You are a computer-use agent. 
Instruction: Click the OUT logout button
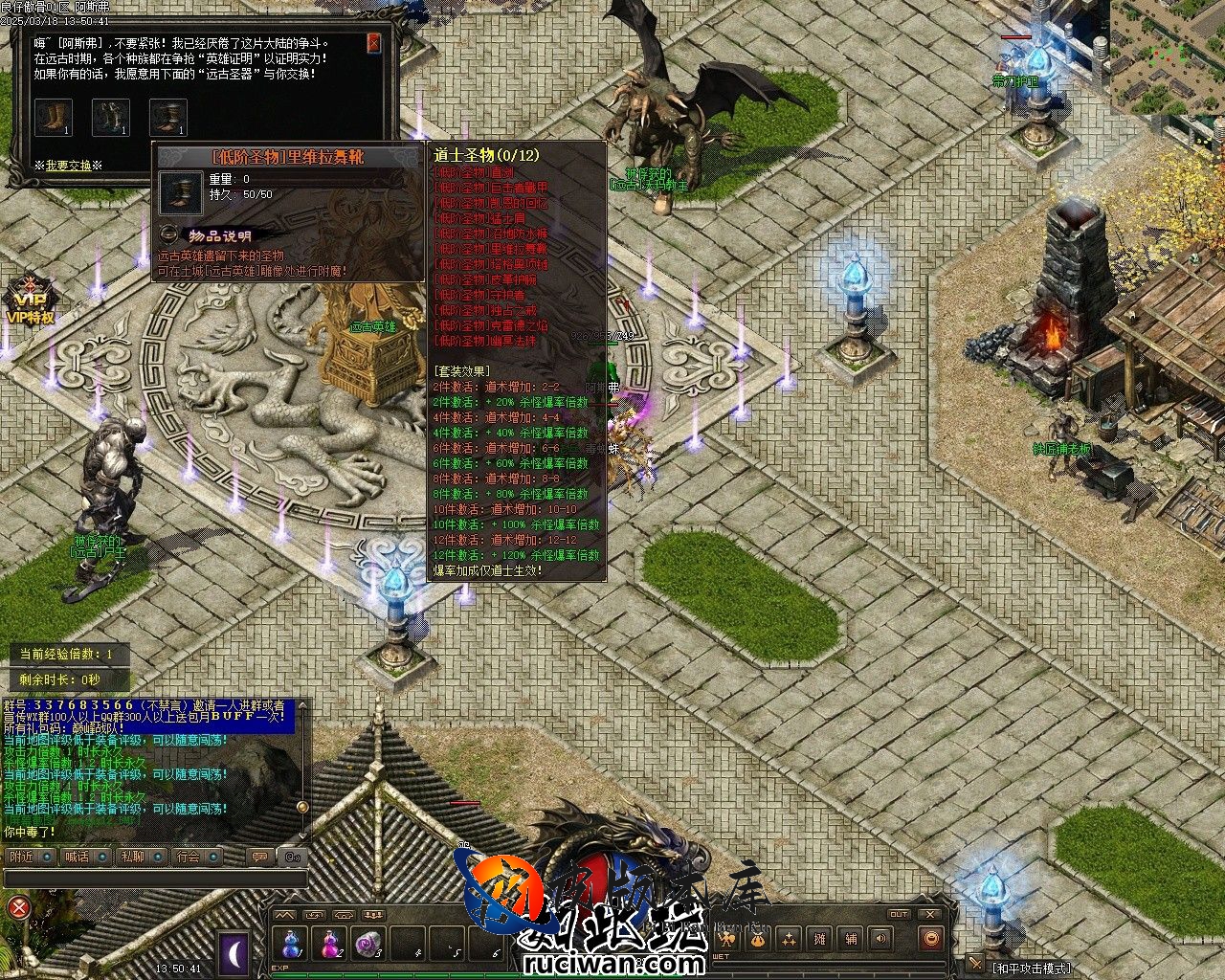coord(898,915)
